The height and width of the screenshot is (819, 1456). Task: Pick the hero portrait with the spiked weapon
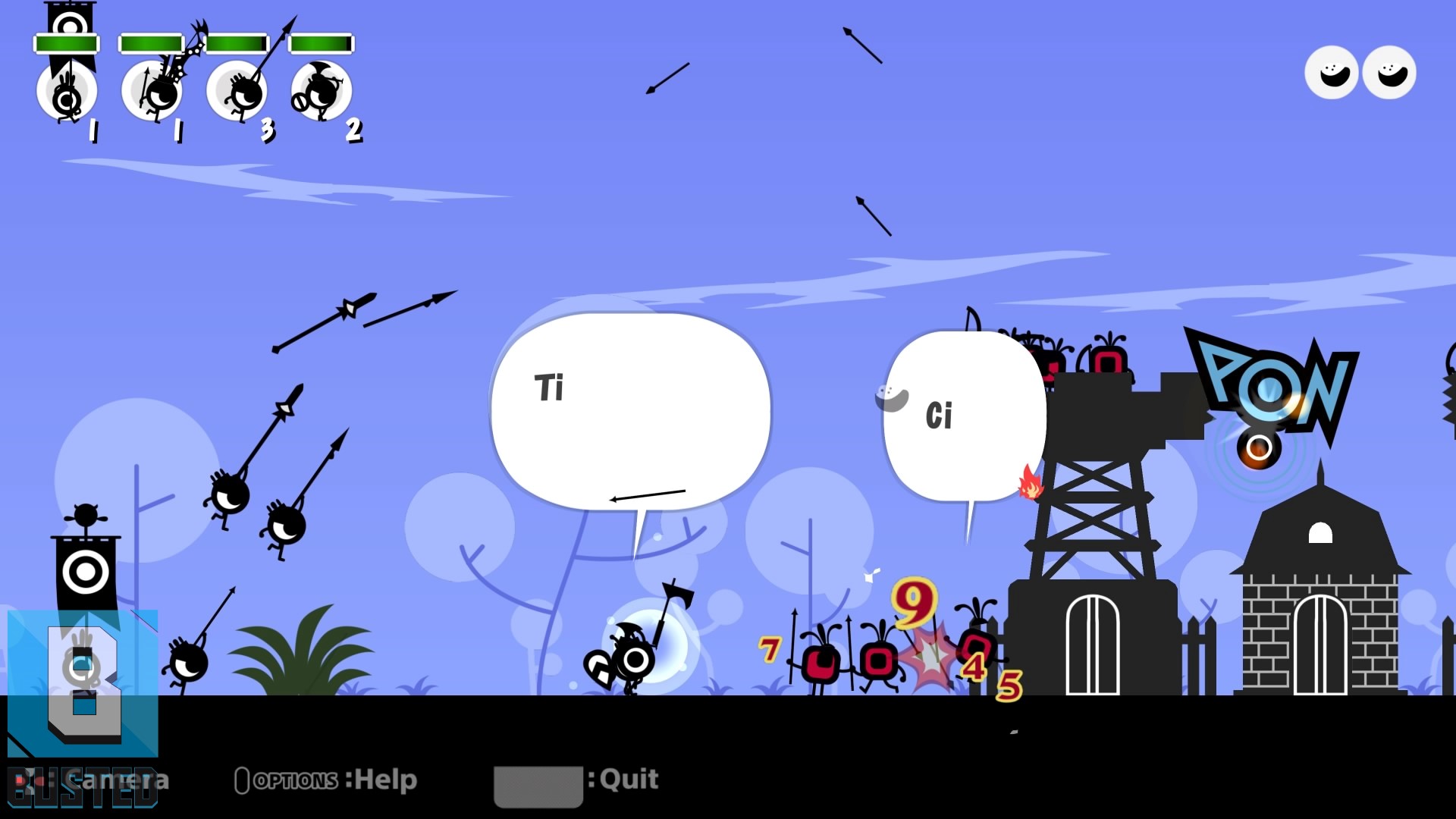152,91
